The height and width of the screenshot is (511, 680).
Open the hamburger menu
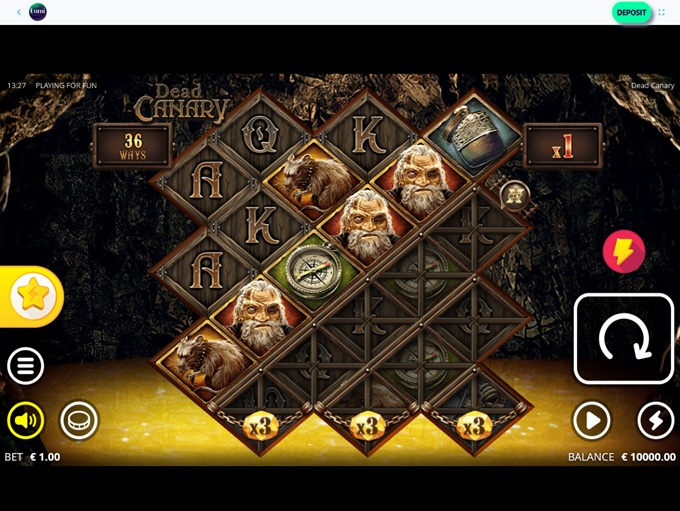(x=26, y=366)
